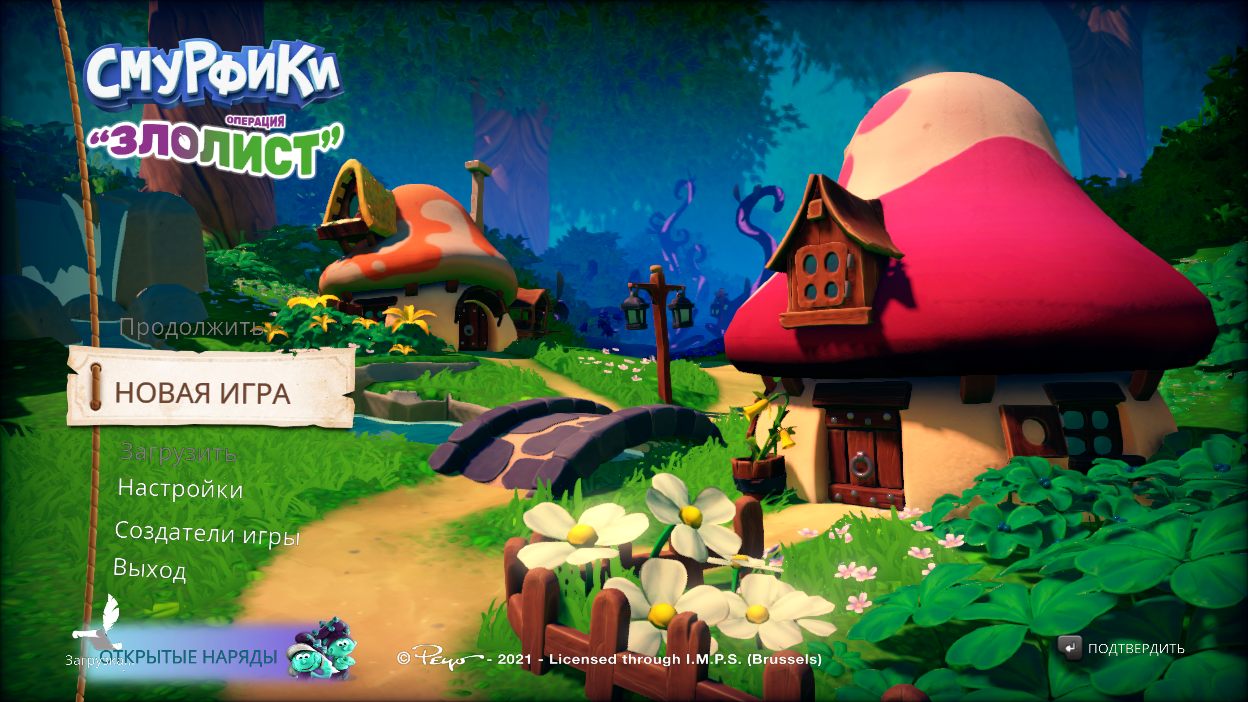The height and width of the screenshot is (702, 1248).
Task: Quit the game via Выход
Action: click(x=150, y=570)
